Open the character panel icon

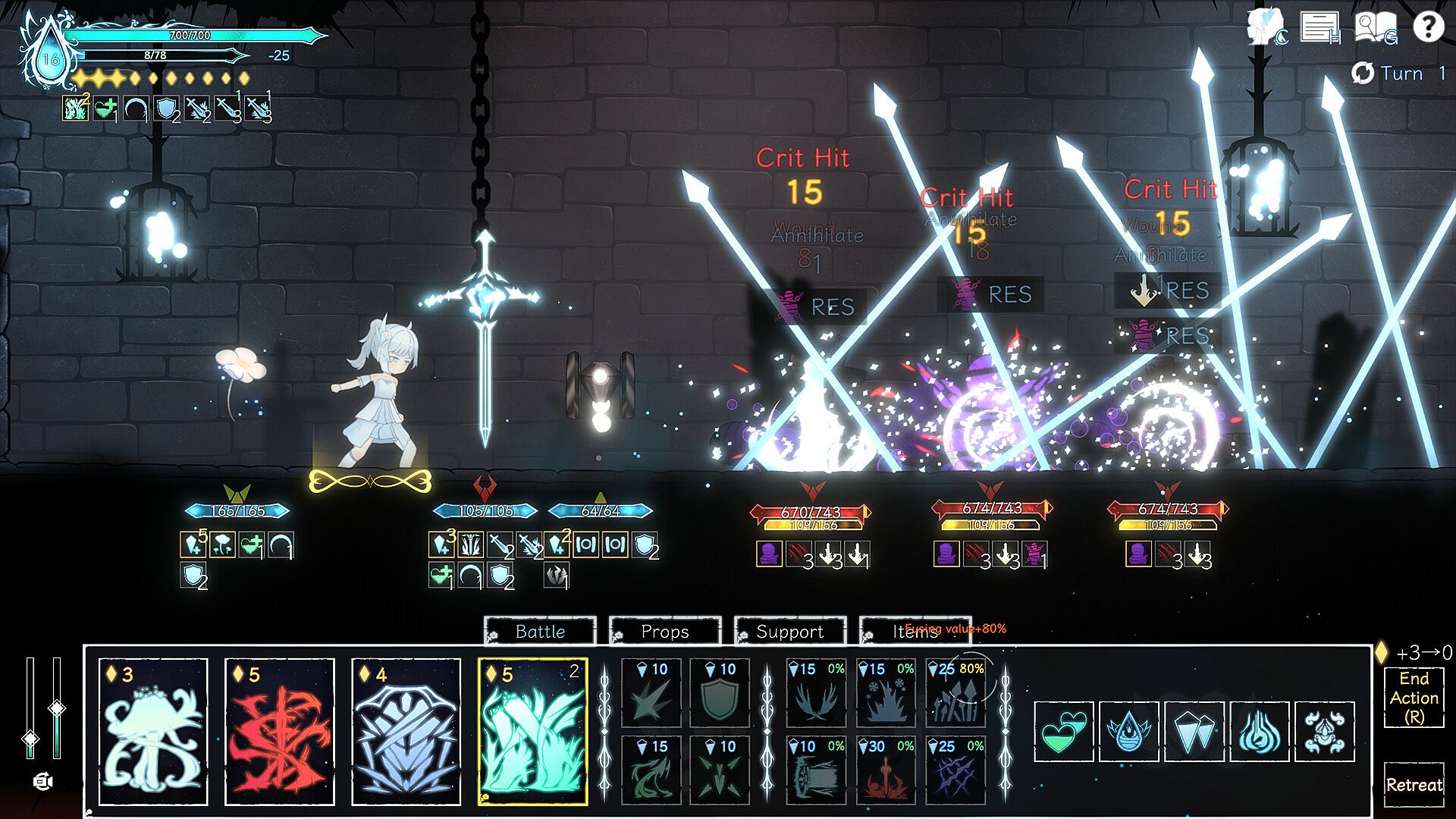[x=1266, y=28]
